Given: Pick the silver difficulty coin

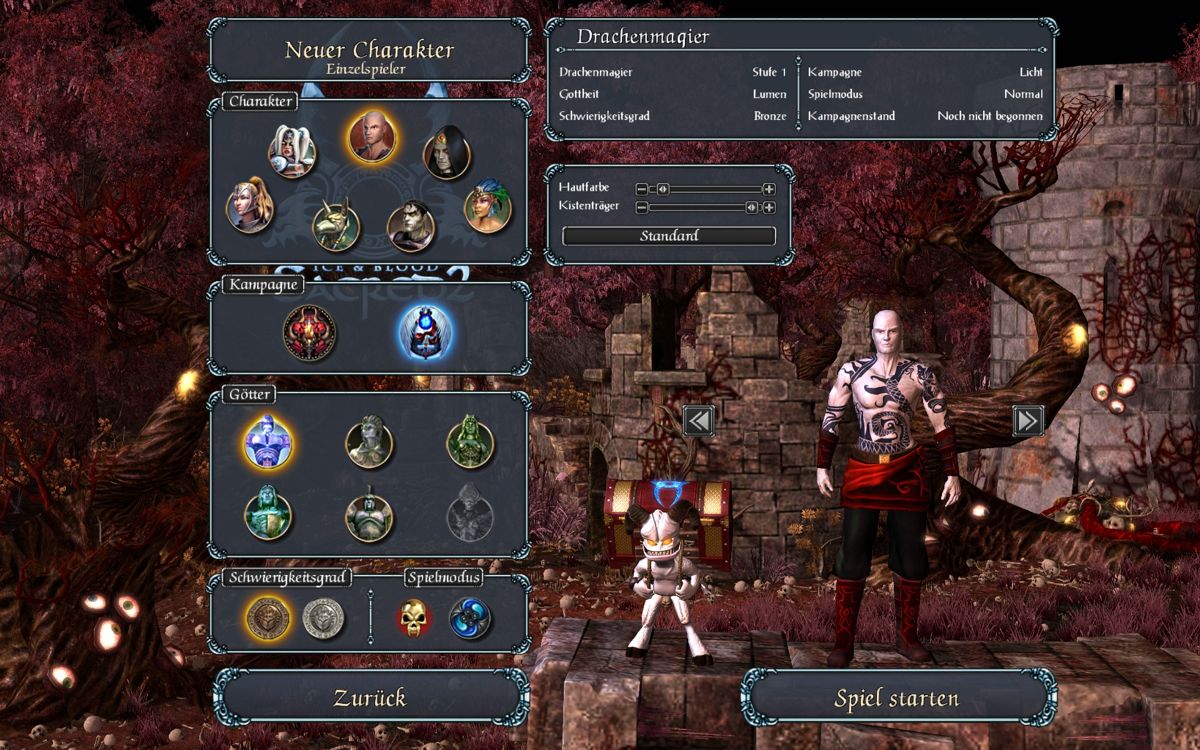Looking at the screenshot, I should pos(324,619).
